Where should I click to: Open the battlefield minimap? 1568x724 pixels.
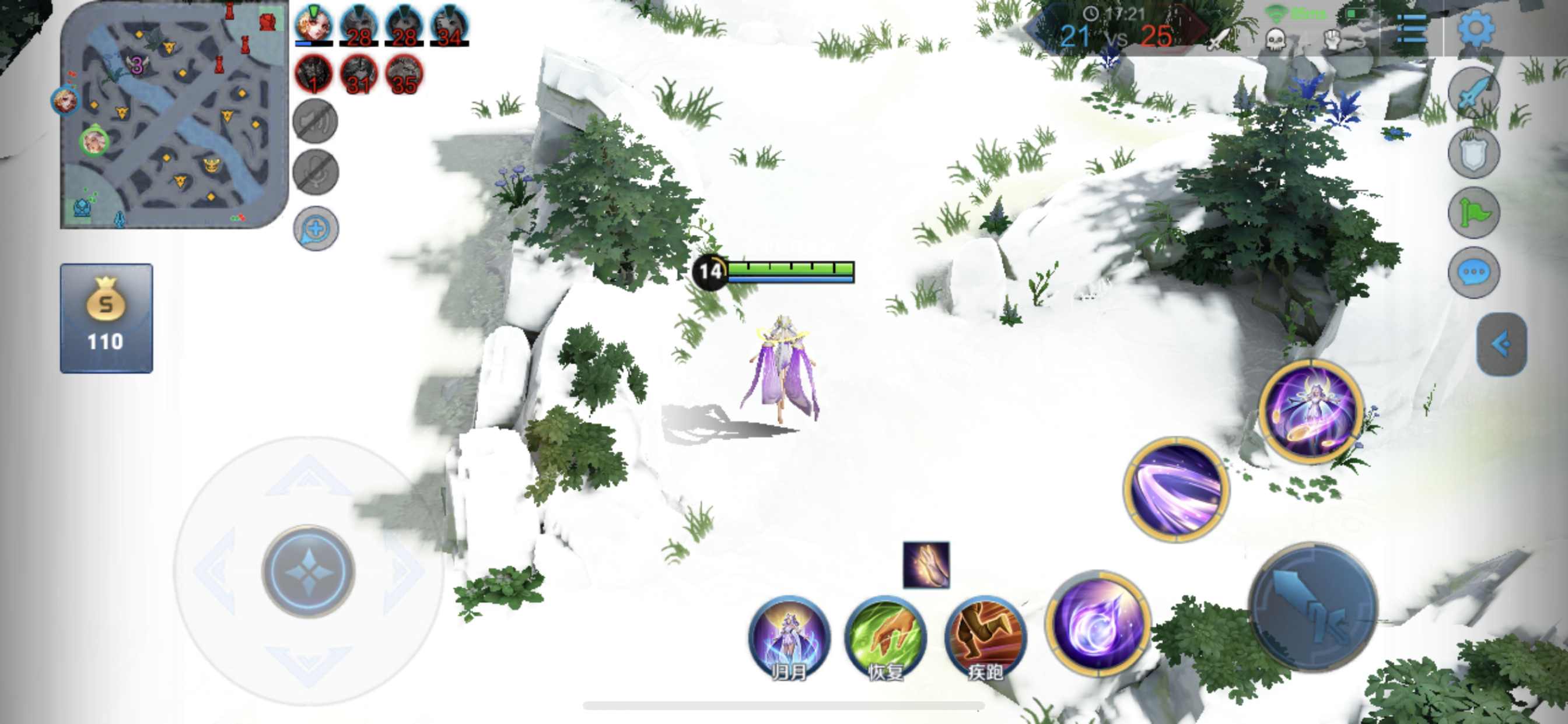point(173,115)
